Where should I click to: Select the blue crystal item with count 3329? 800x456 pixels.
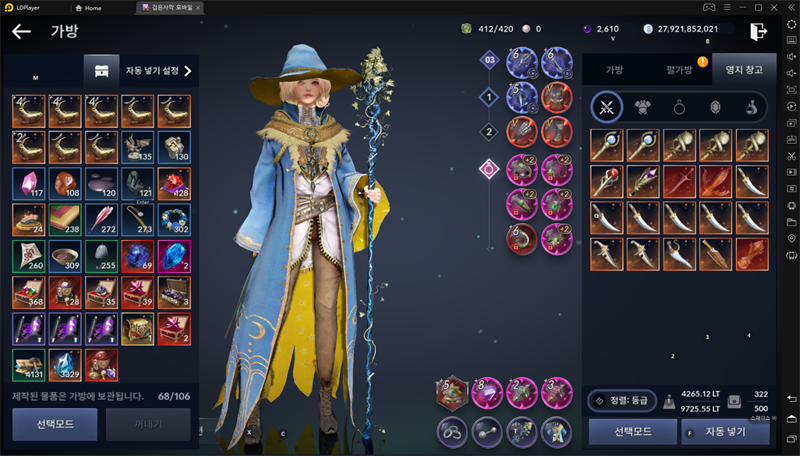[x=64, y=365]
